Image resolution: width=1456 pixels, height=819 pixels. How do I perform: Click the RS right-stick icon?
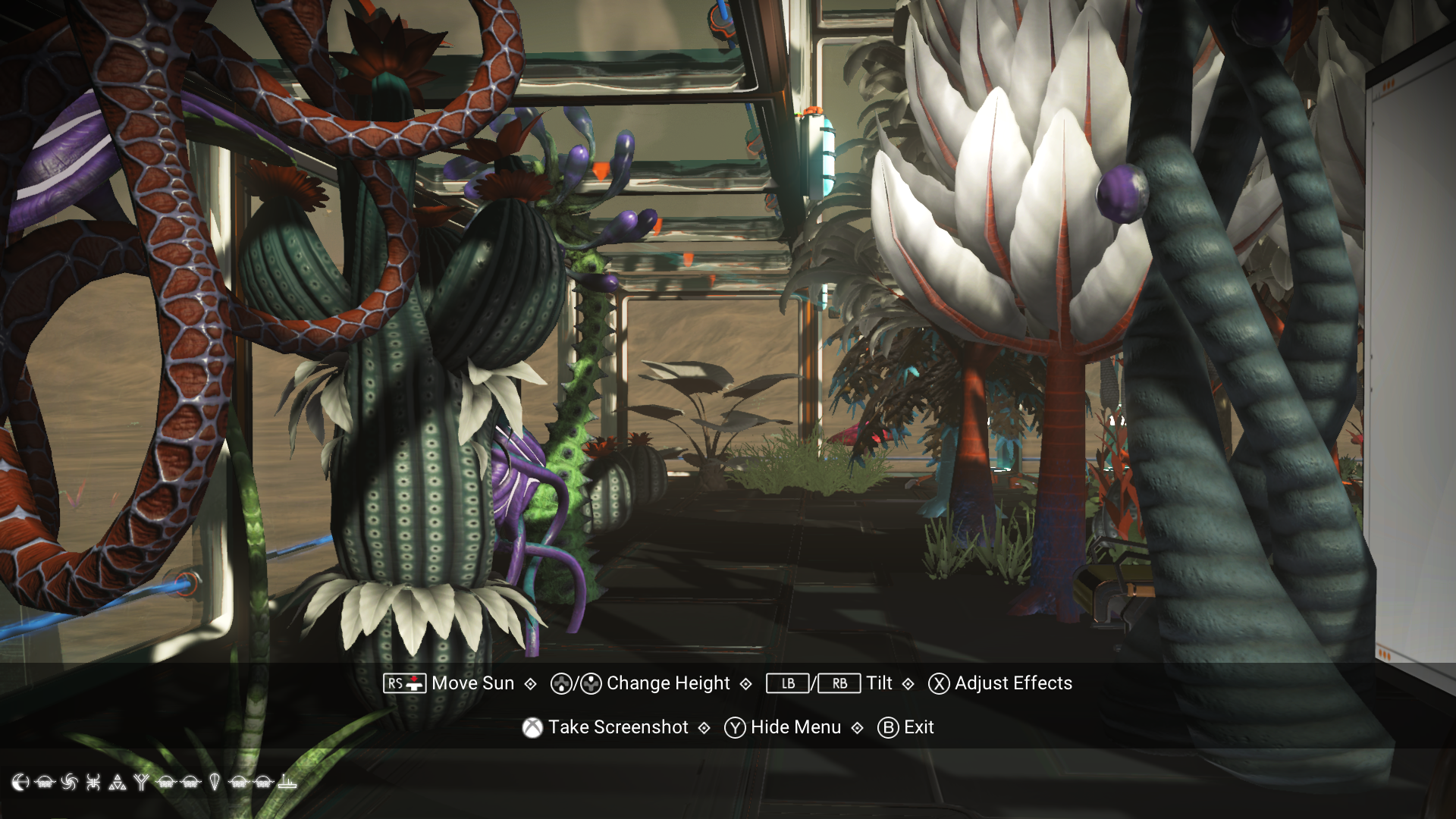405,683
